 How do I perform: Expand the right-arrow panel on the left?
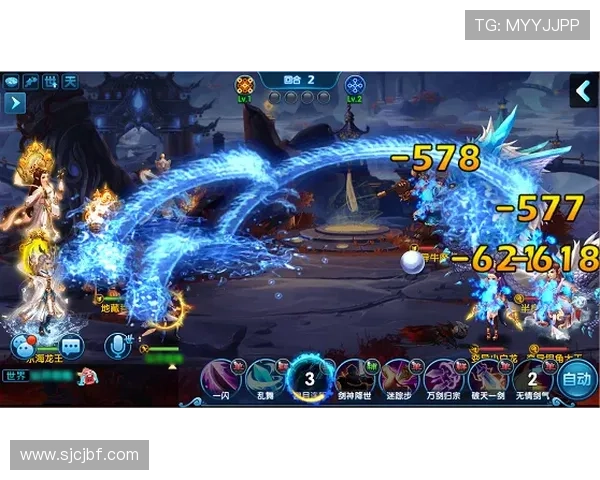pyautogui.click(x=14, y=102)
